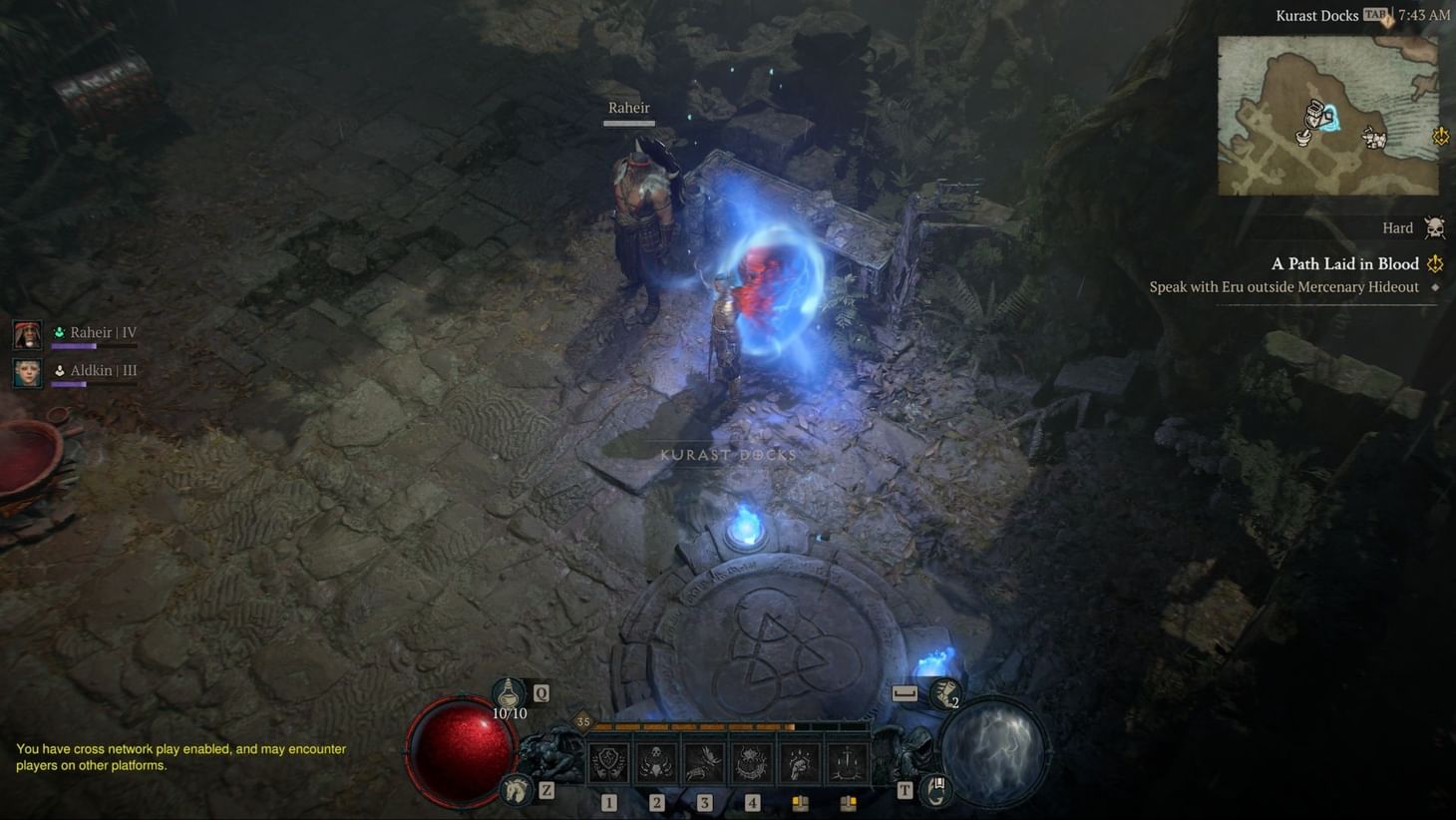Open the A Path Laid in Blood quest
Screen dimensions: 1456x820
1344,263
